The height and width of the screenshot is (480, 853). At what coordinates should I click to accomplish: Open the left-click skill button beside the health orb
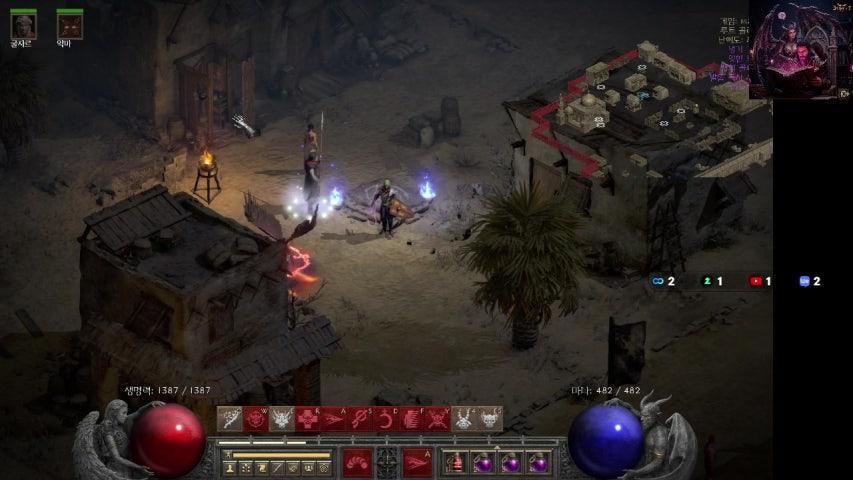pyautogui.click(x=358, y=462)
